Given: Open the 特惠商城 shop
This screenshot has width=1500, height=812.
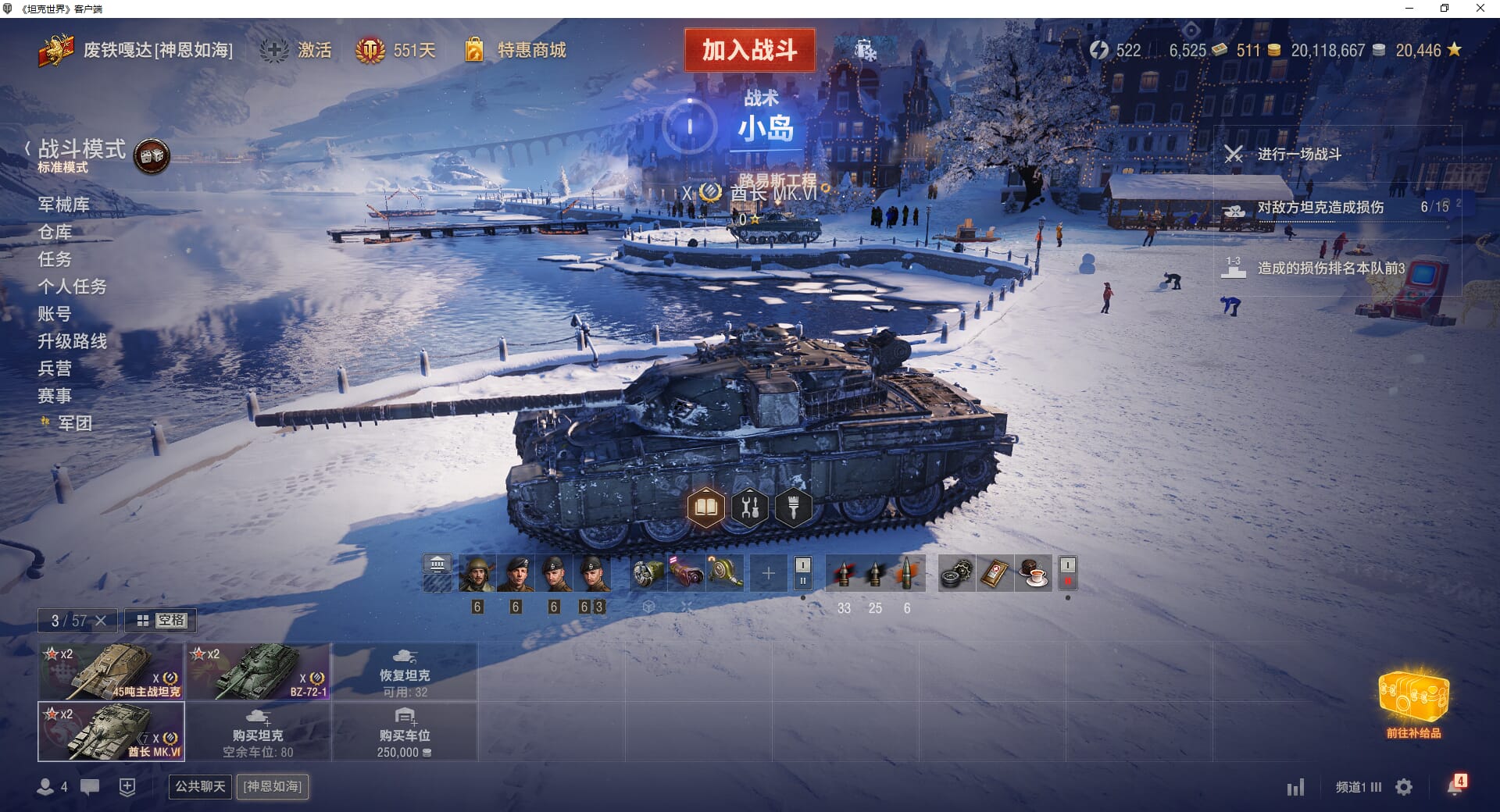Looking at the screenshot, I should 531,51.
